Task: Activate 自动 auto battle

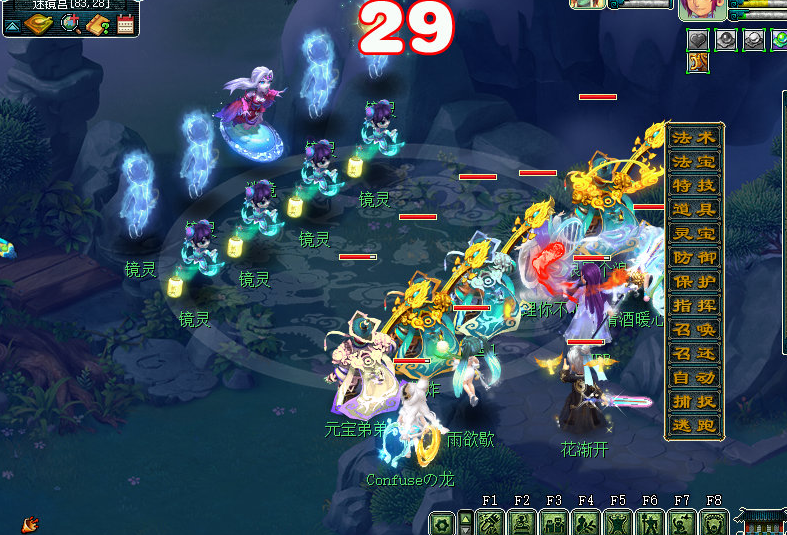Action: pyautogui.click(x=694, y=378)
